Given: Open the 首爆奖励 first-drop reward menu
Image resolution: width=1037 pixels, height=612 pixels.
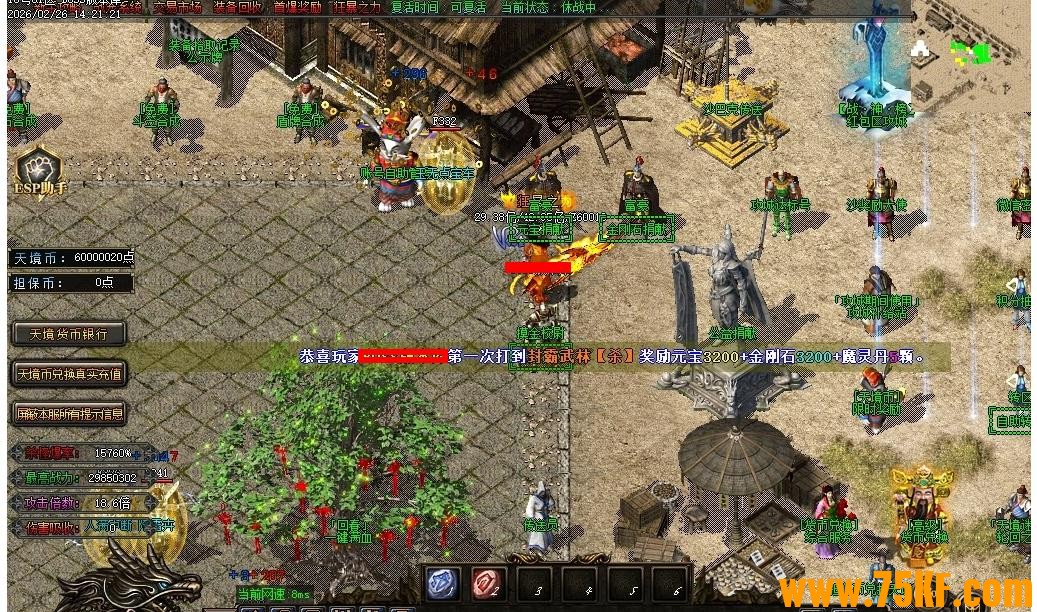Looking at the screenshot, I should tap(297, 8).
